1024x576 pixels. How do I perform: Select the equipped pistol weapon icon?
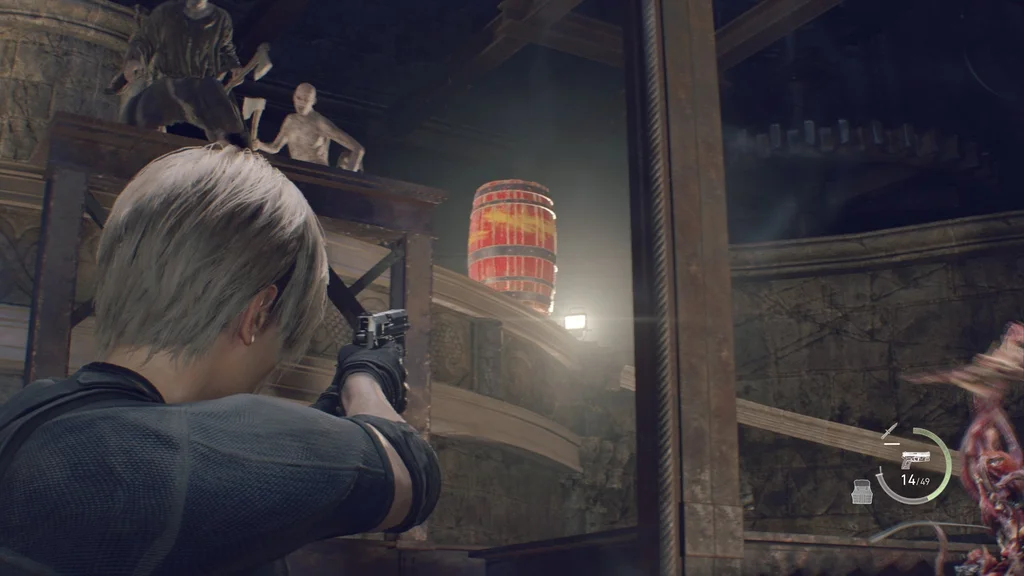915,459
